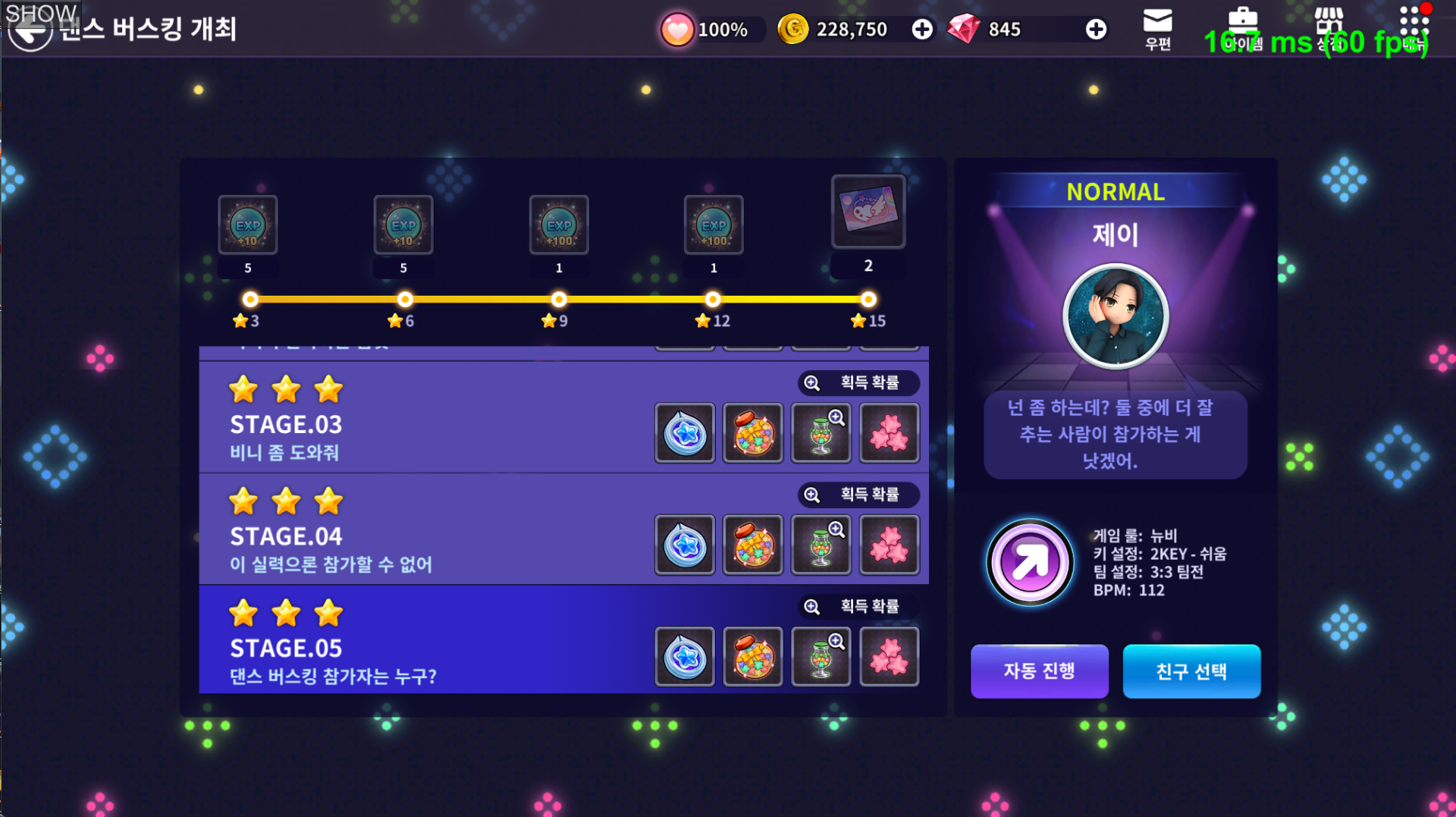Choose a friend with 친구 선택
The height and width of the screenshot is (817, 1456).
pyautogui.click(x=1191, y=671)
